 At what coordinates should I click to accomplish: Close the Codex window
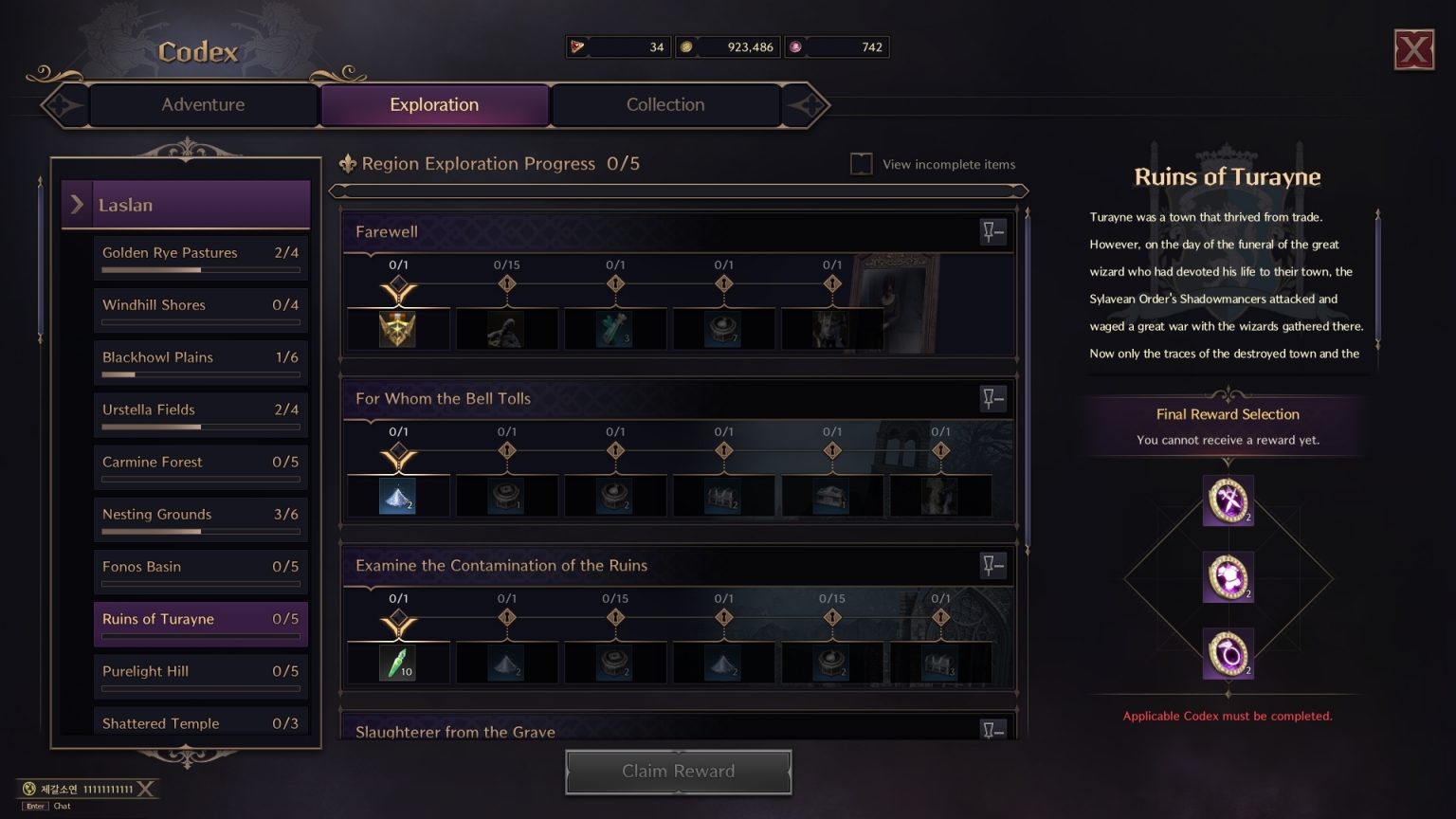click(1413, 49)
